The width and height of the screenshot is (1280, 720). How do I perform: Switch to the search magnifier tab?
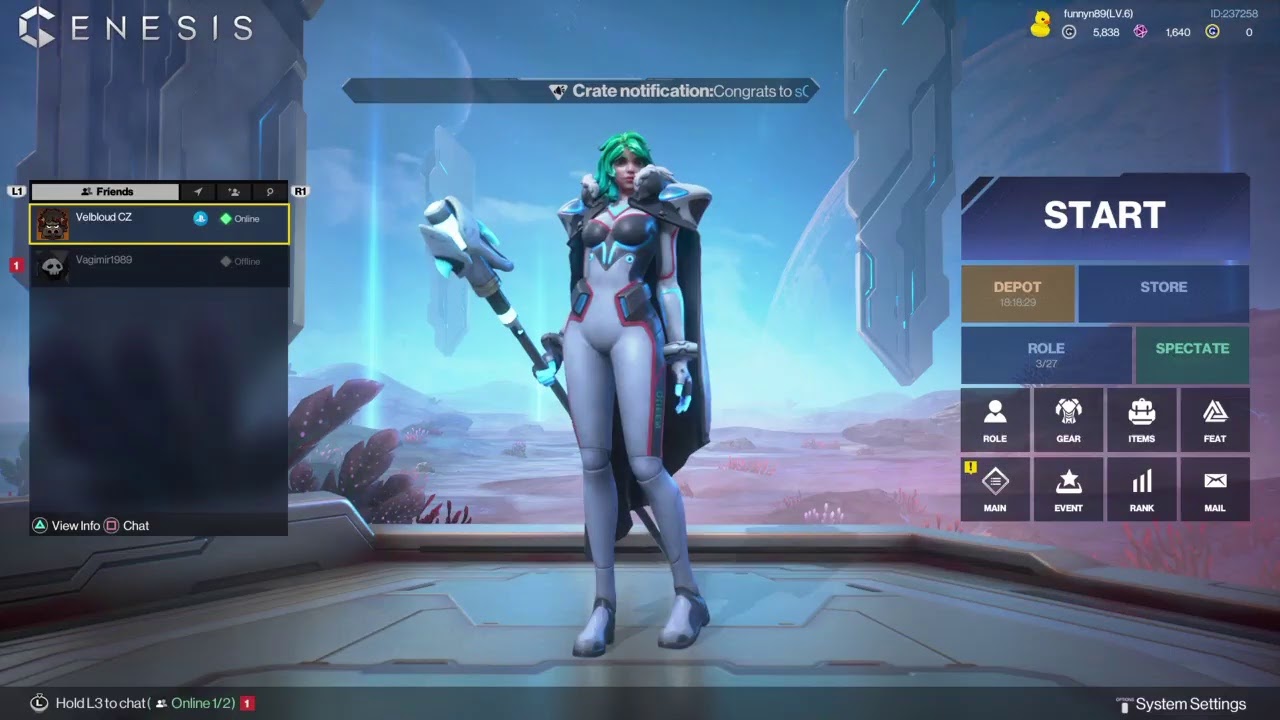coord(269,192)
